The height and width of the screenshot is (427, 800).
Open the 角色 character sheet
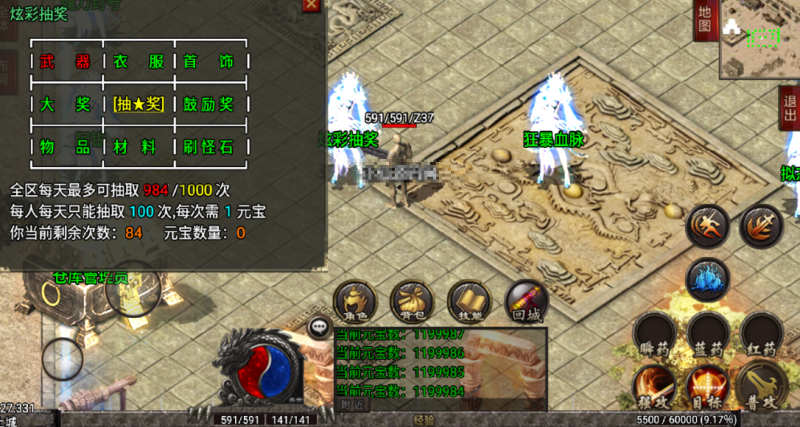pyautogui.click(x=355, y=301)
